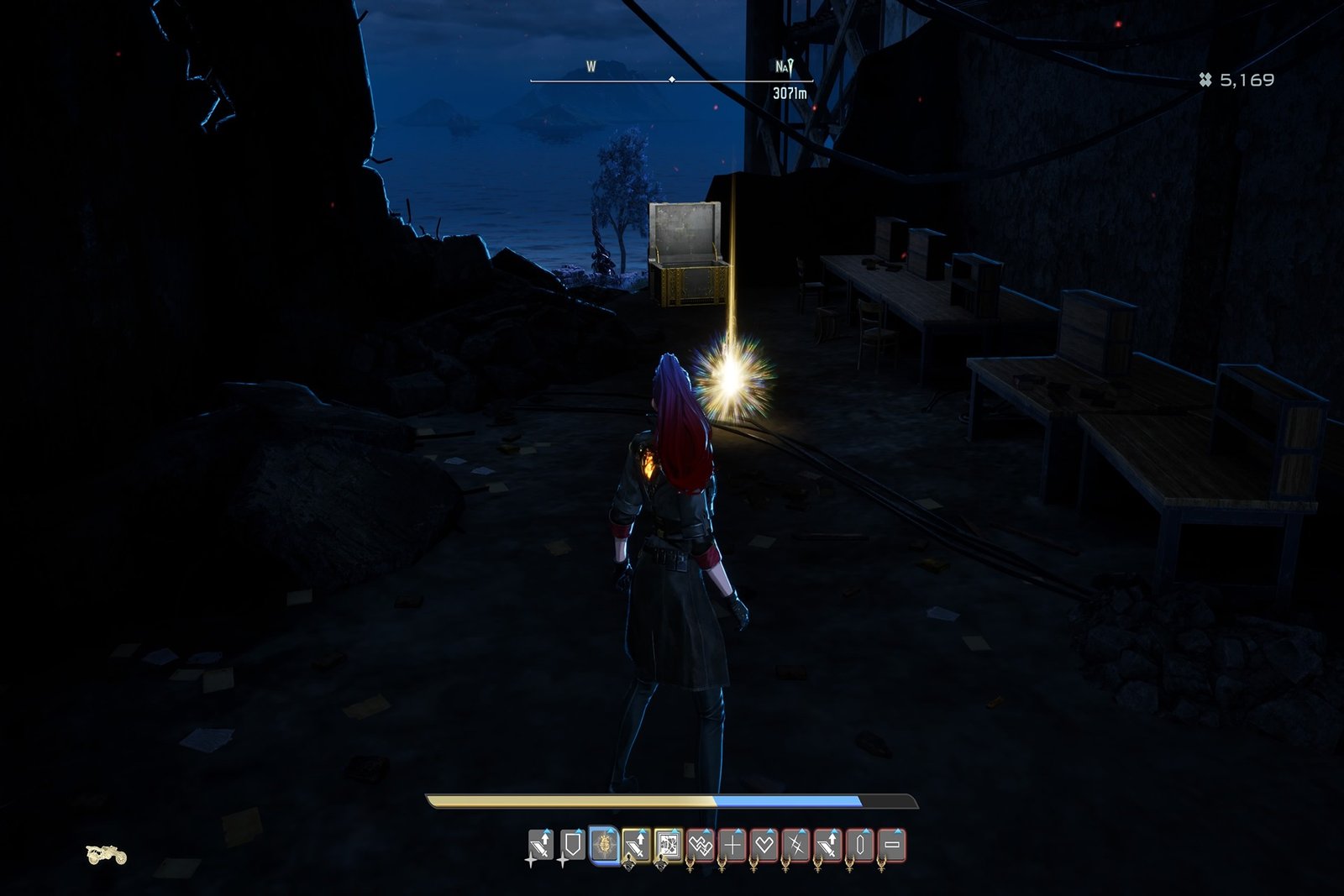Click the blue-highlighted golden emblem slot

click(604, 845)
